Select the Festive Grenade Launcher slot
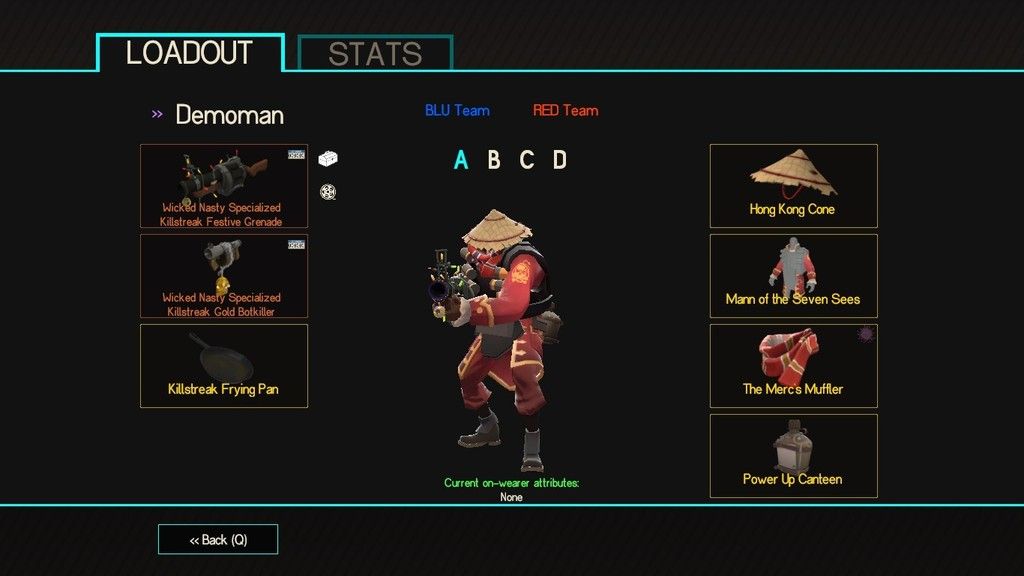 [224, 186]
